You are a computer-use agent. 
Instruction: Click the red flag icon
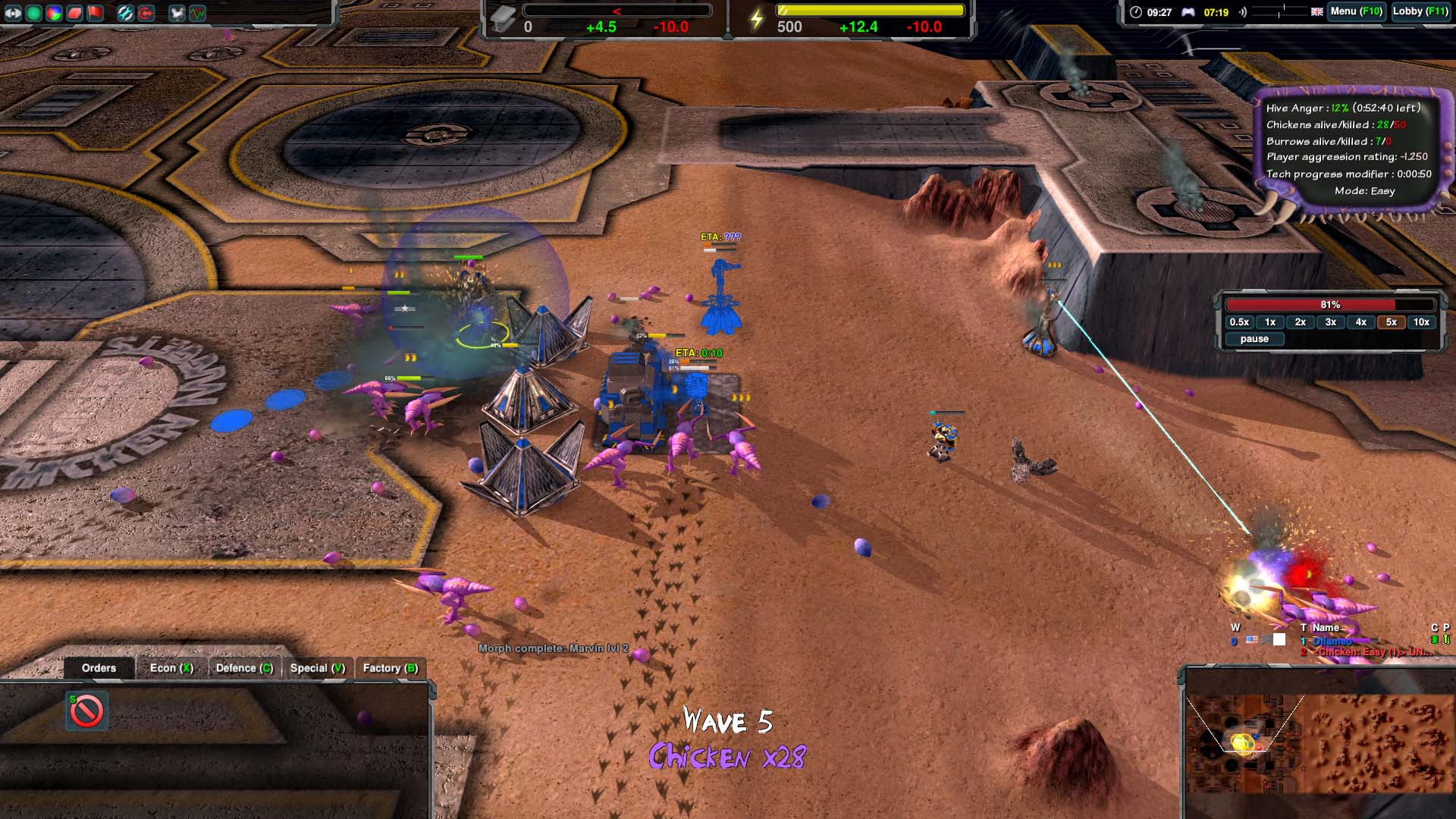pyautogui.click(x=95, y=13)
